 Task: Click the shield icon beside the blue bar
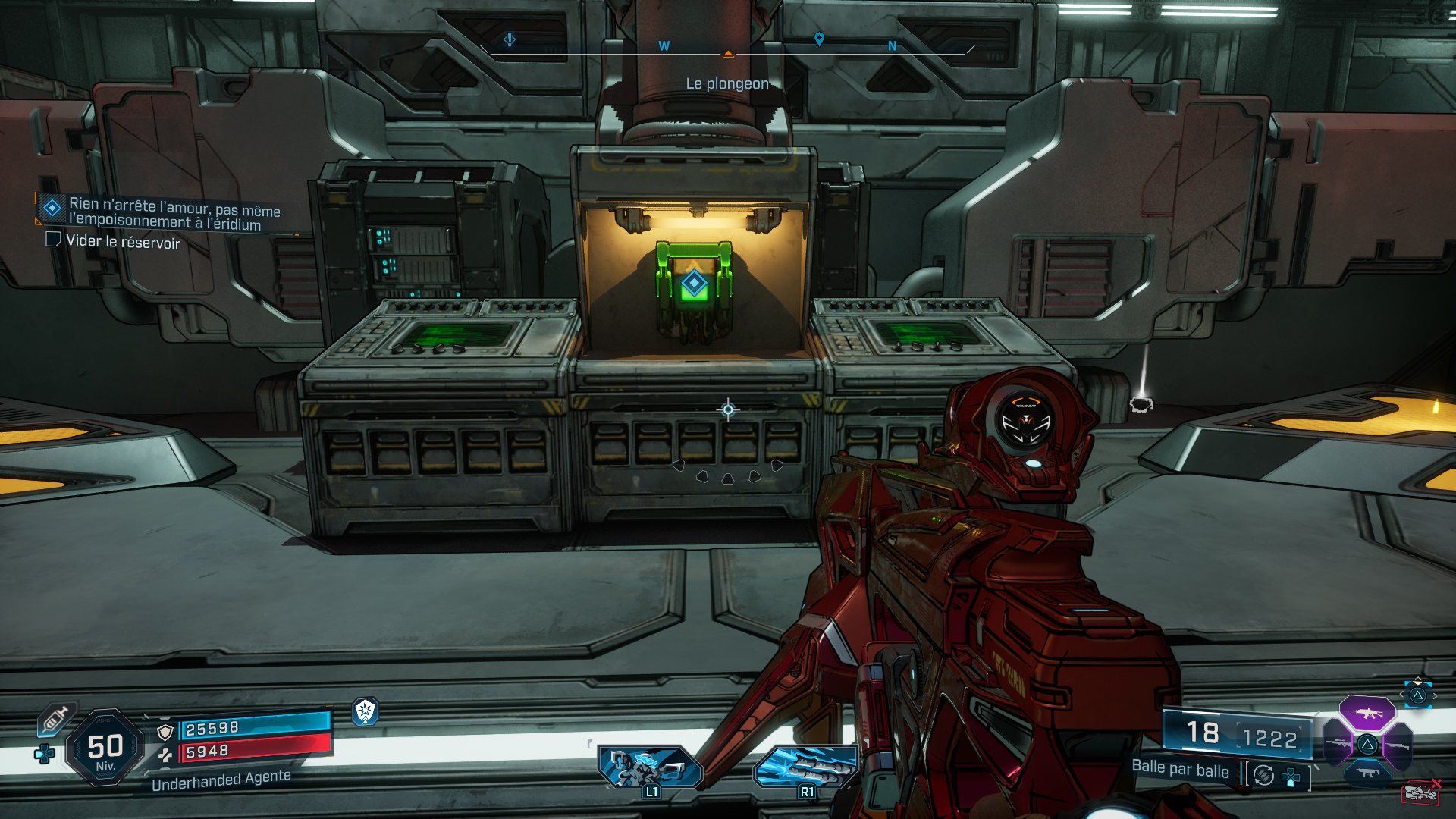point(165,731)
